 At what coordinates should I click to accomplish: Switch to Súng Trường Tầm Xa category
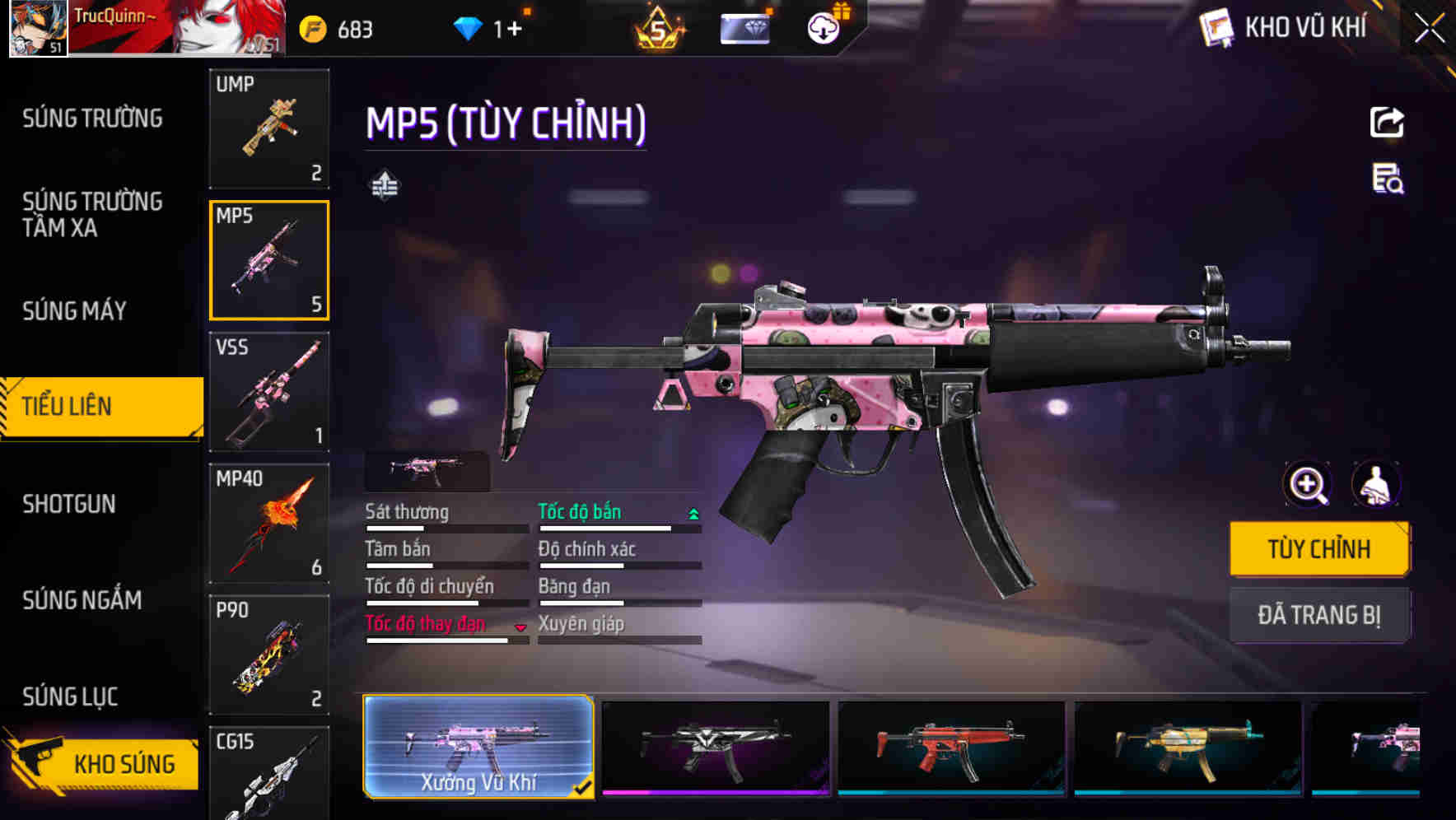click(92, 214)
